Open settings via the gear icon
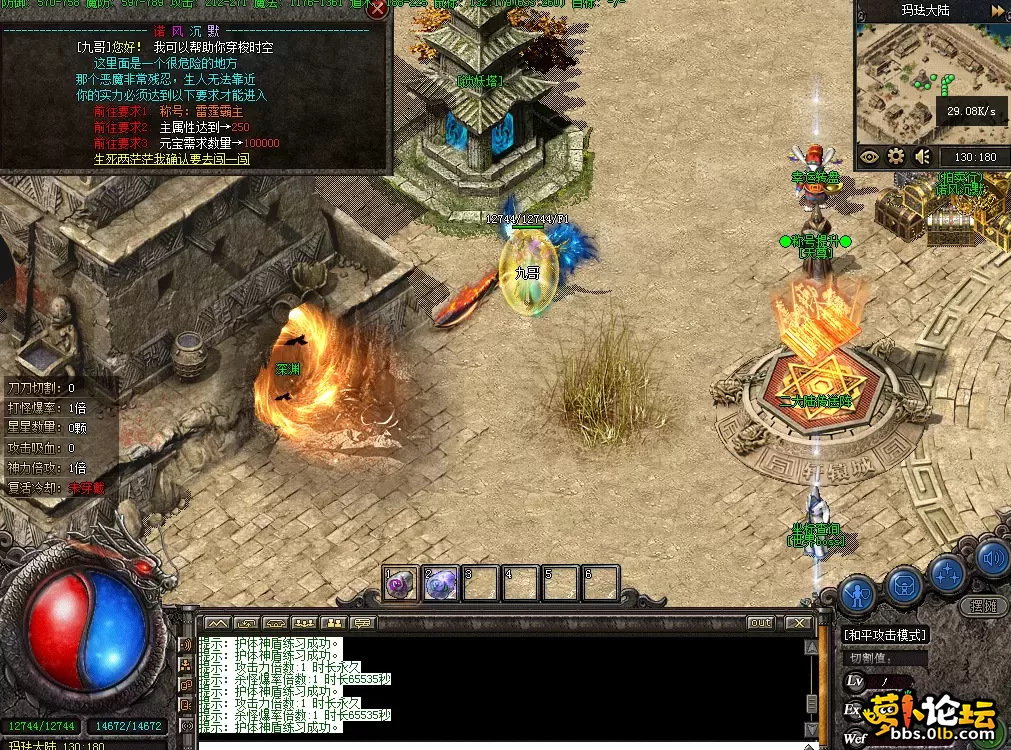Image resolution: width=1011 pixels, height=750 pixels. (896, 156)
